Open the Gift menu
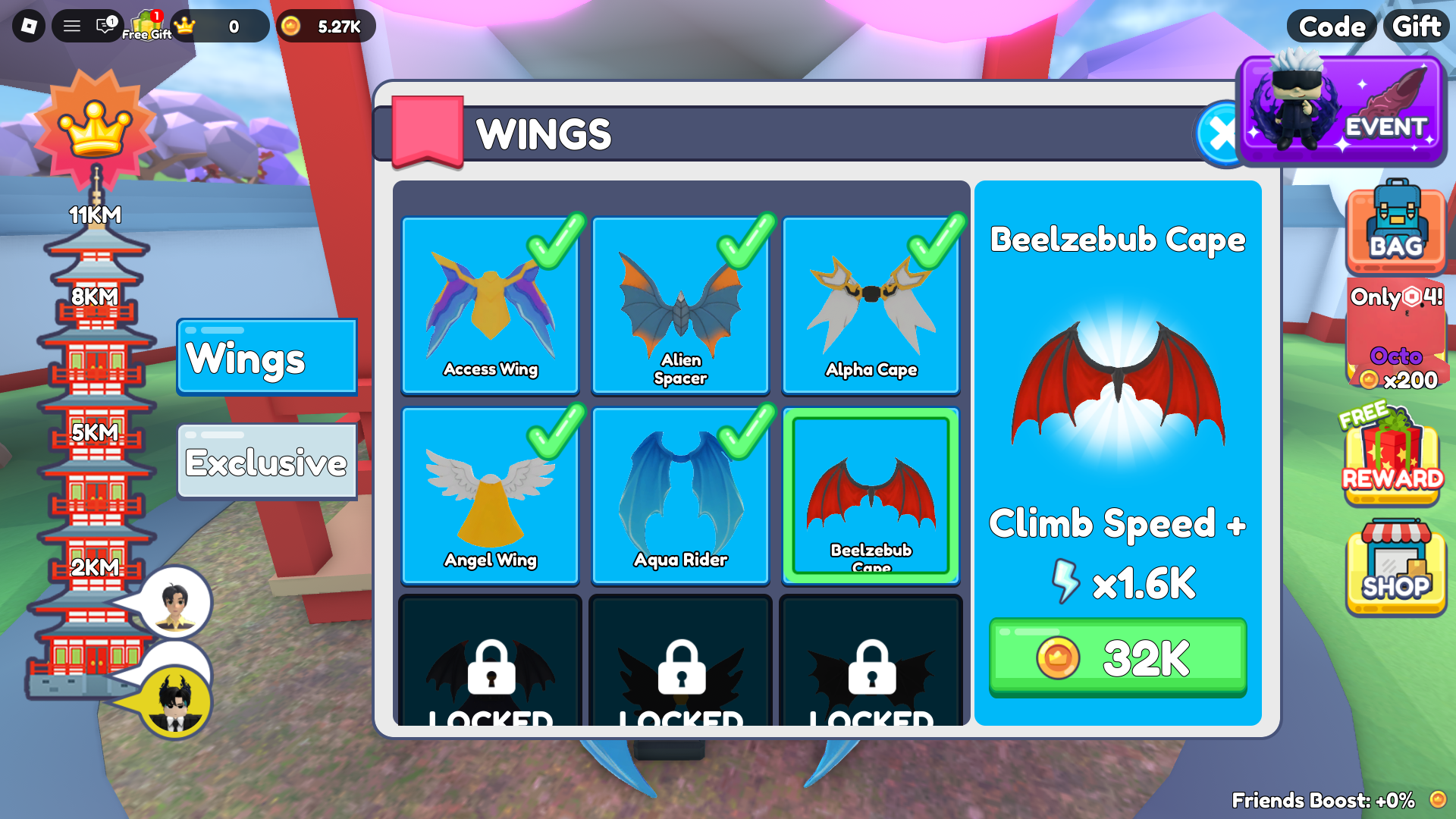 [1416, 27]
